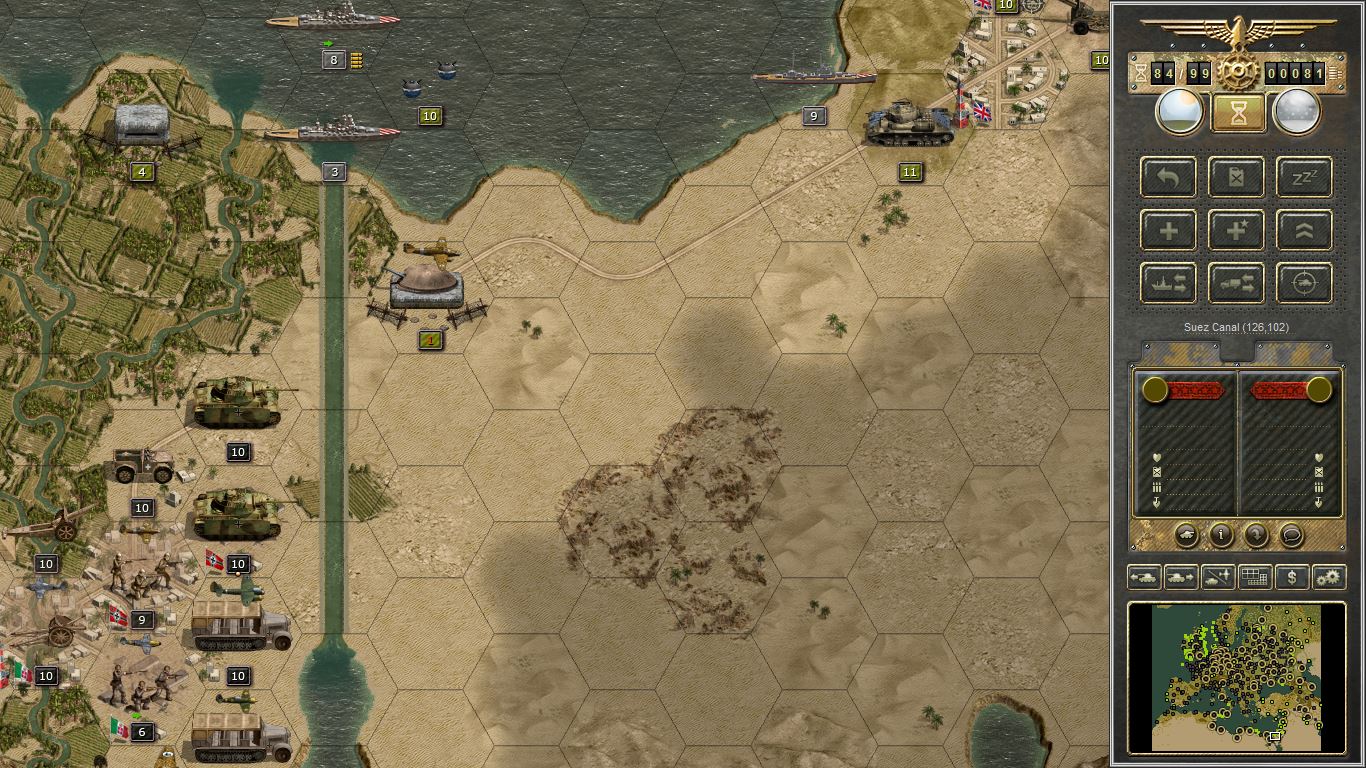
Task: Open the purchase screen with the dollar icon
Action: [x=1291, y=577]
